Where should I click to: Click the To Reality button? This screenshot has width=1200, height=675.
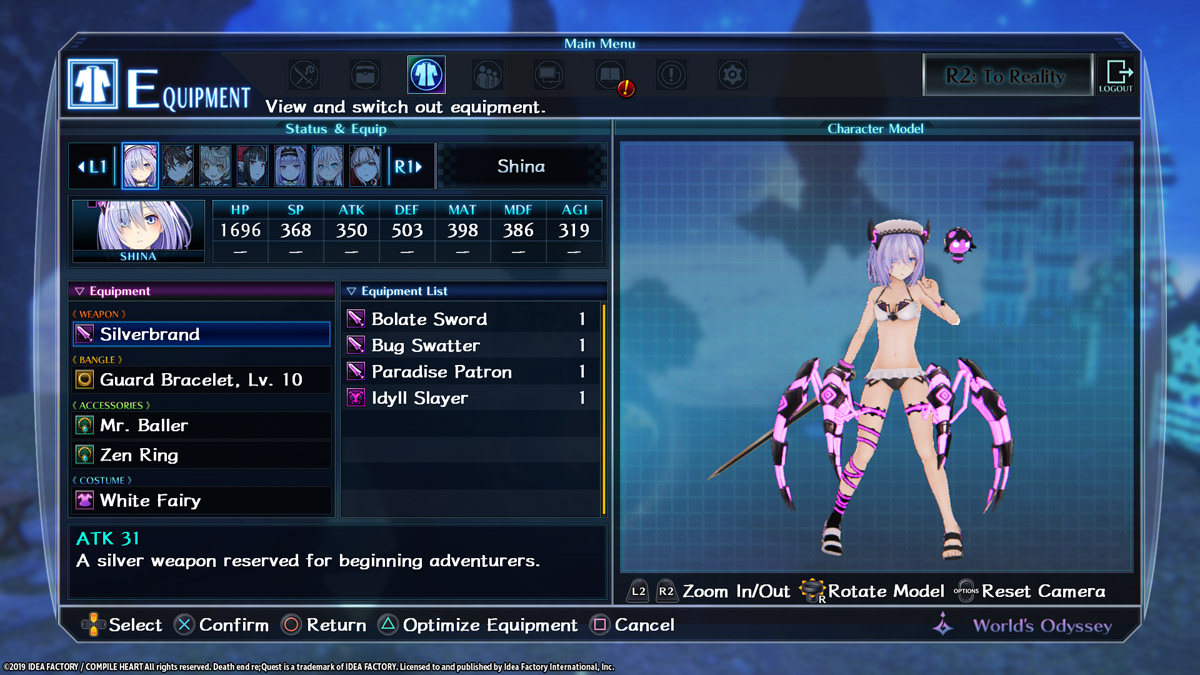tap(1005, 76)
